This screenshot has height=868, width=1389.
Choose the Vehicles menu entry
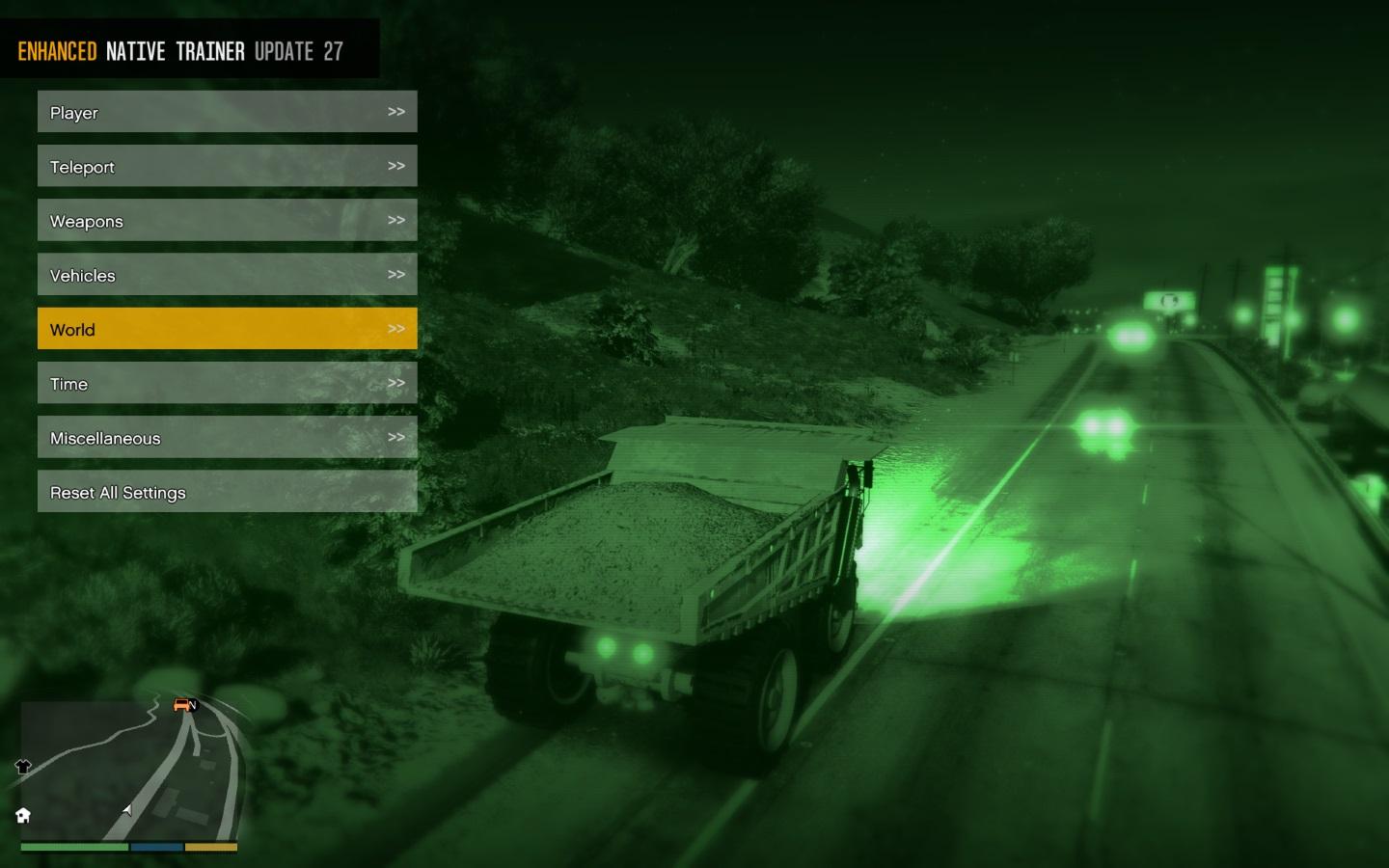click(227, 275)
